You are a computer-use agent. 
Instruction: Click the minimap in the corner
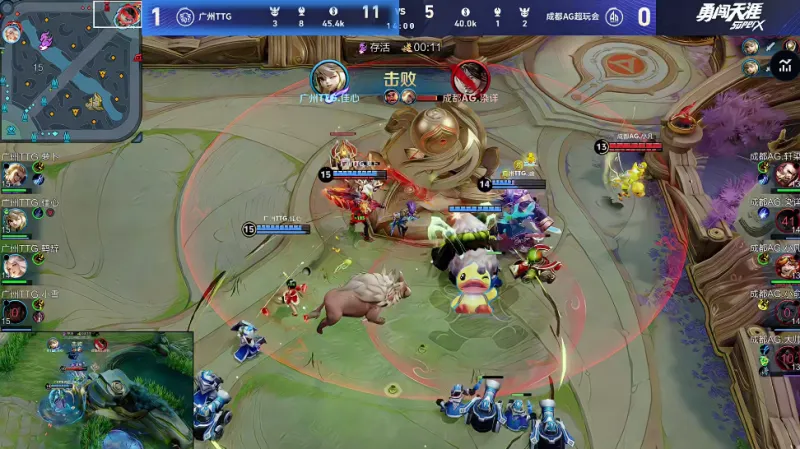point(70,70)
